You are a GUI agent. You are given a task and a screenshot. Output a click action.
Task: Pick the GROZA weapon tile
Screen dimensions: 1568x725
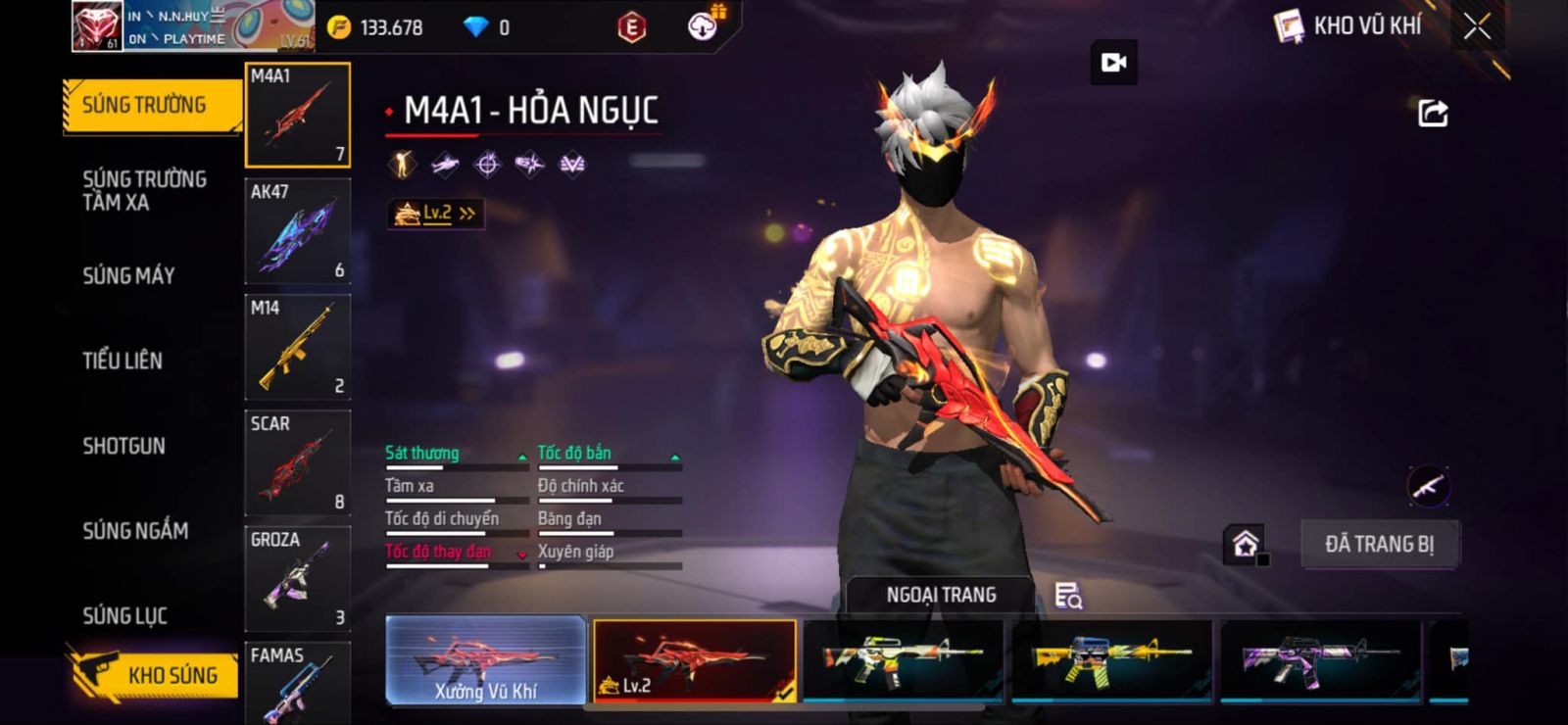pyautogui.click(x=297, y=579)
